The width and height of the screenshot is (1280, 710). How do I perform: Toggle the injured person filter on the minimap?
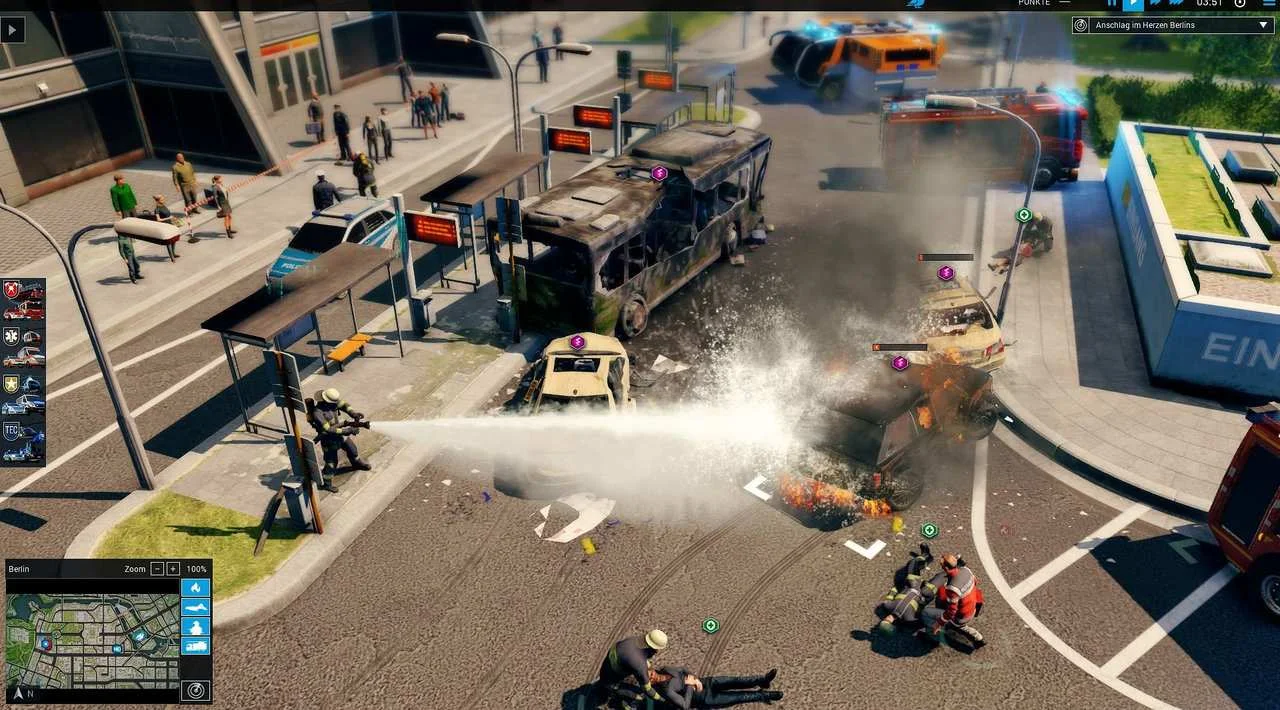coord(196,607)
